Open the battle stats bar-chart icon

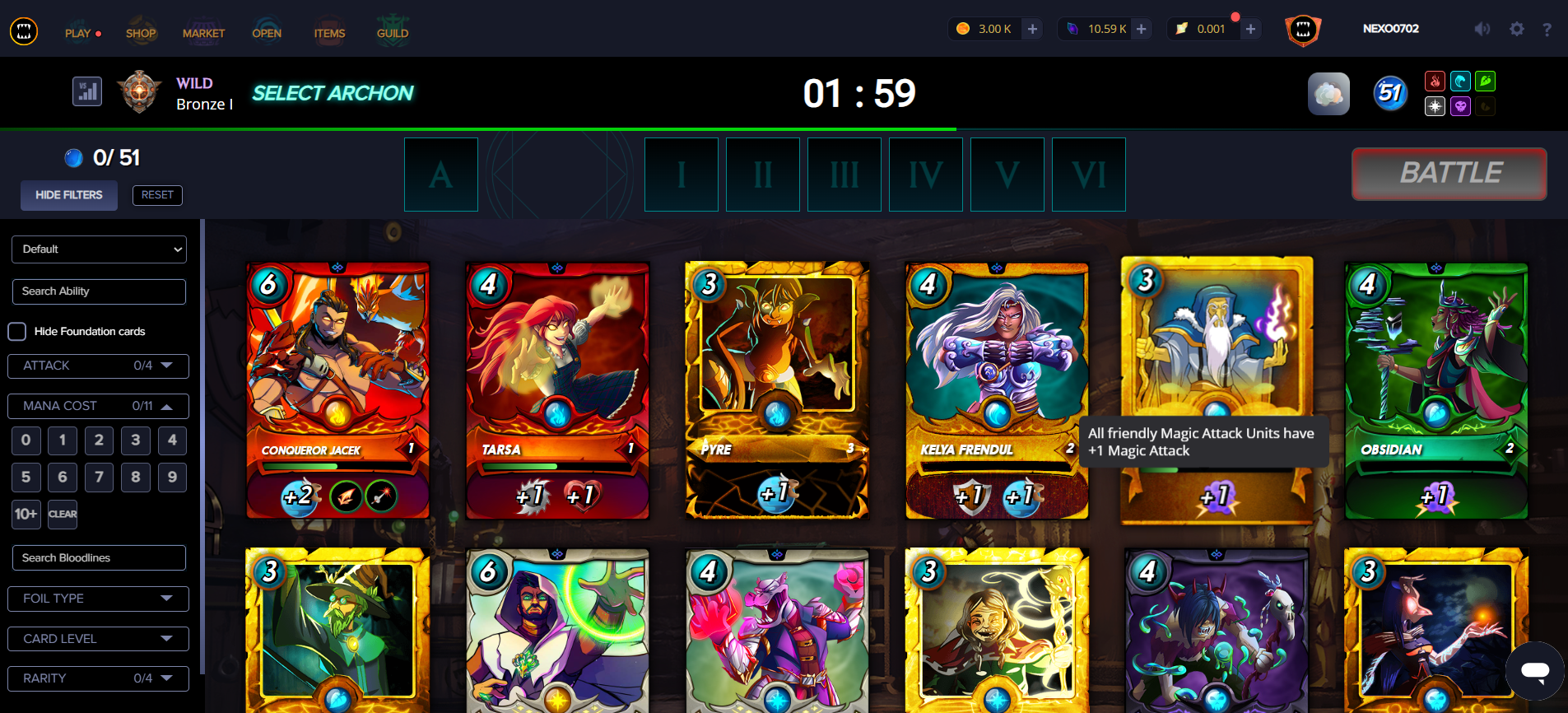(86, 91)
